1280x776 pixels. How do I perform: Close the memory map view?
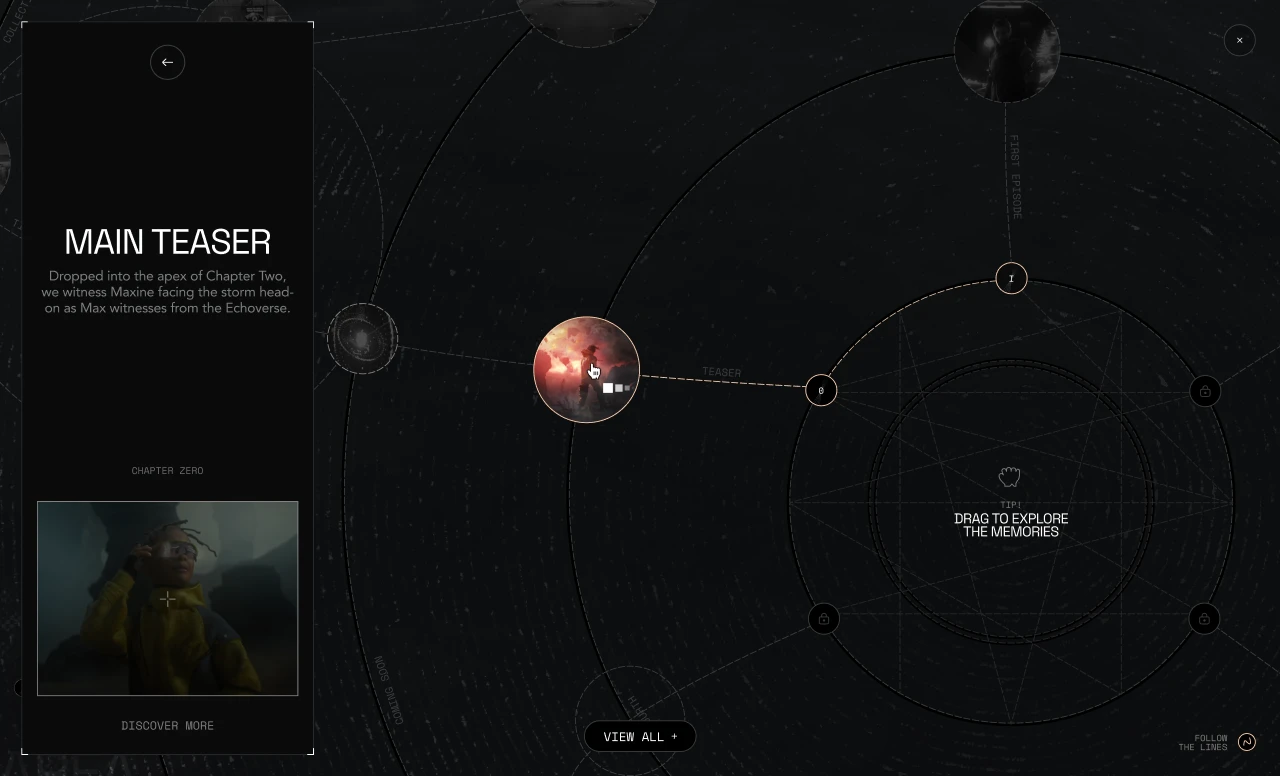pos(1239,40)
